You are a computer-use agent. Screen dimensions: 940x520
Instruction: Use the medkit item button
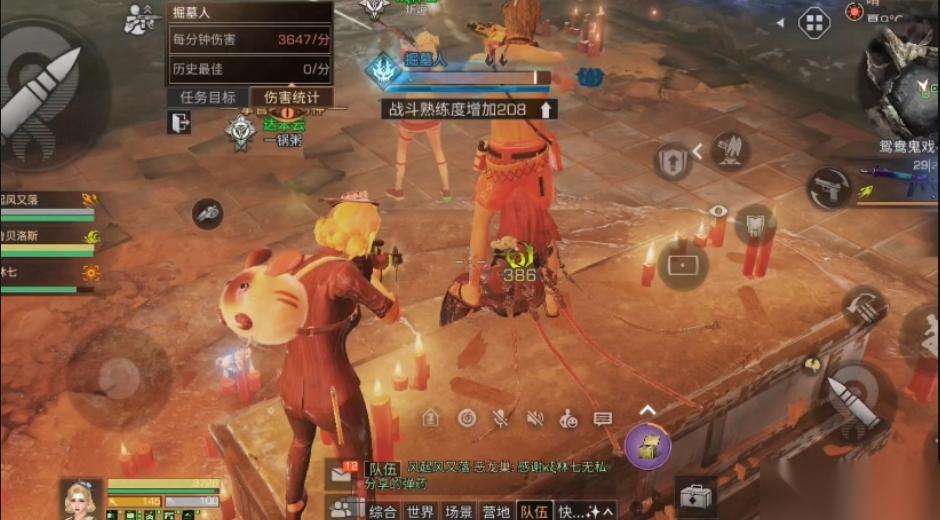[x=696, y=495]
